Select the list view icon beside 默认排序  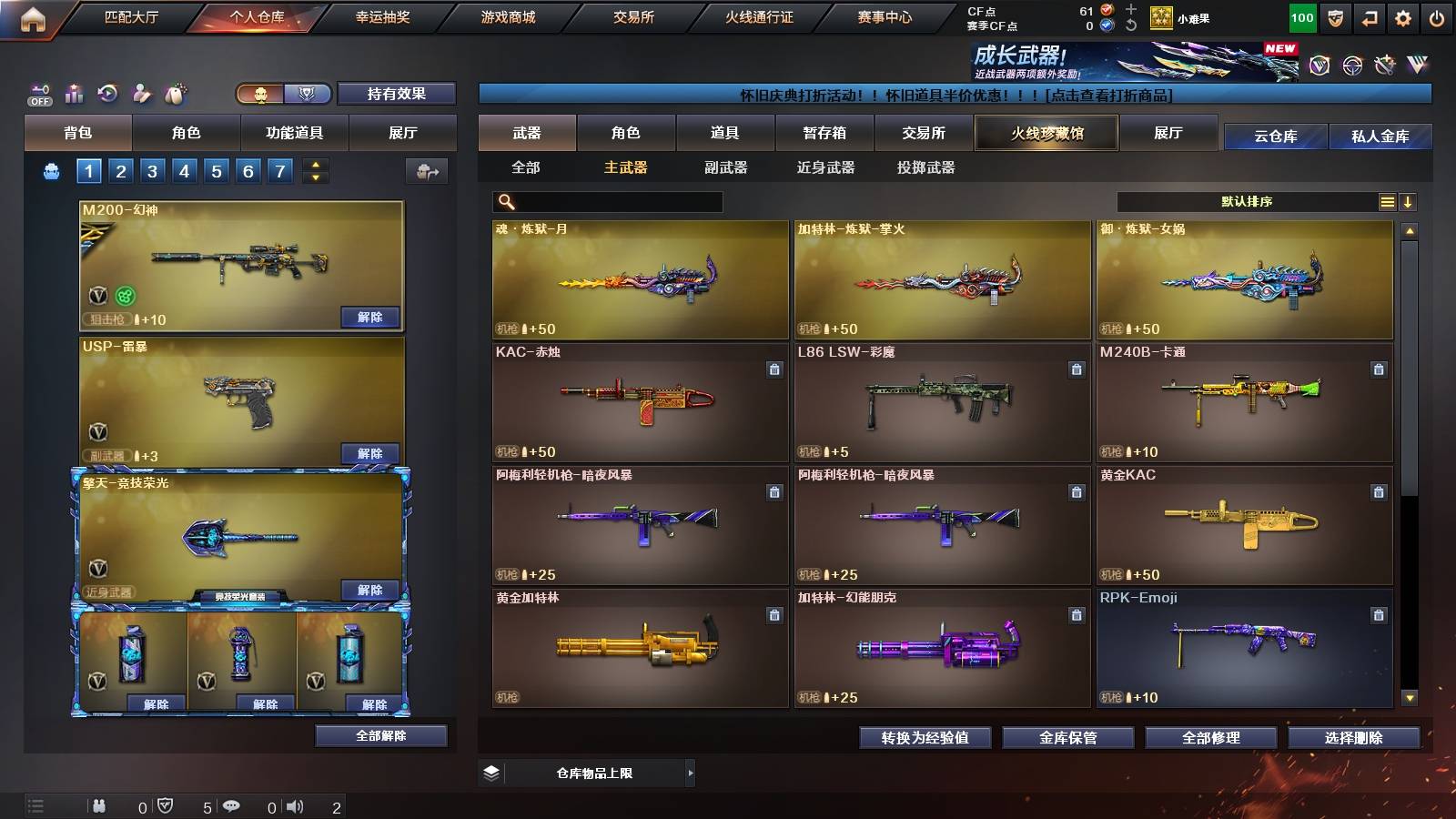tap(1386, 201)
